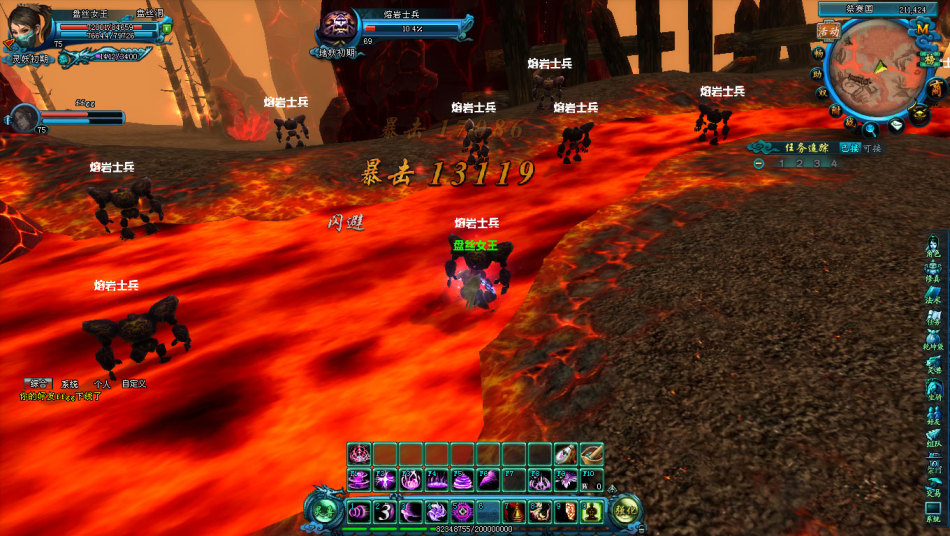Image resolution: width=950 pixels, height=536 pixels.
Task: Switch to the 可接 available quests tab
Action: click(x=872, y=147)
